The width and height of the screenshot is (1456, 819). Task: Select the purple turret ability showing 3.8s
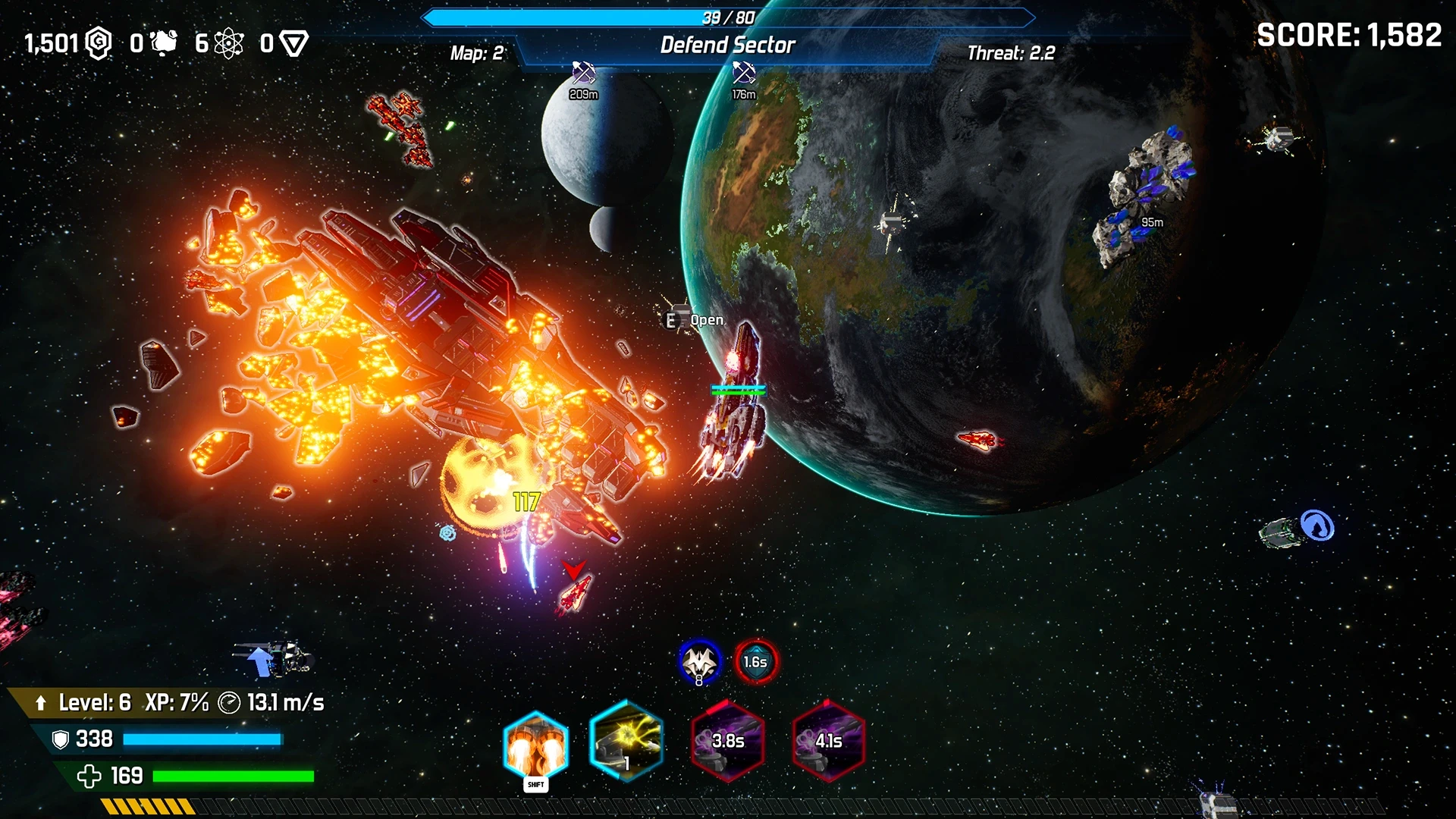pos(727,741)
